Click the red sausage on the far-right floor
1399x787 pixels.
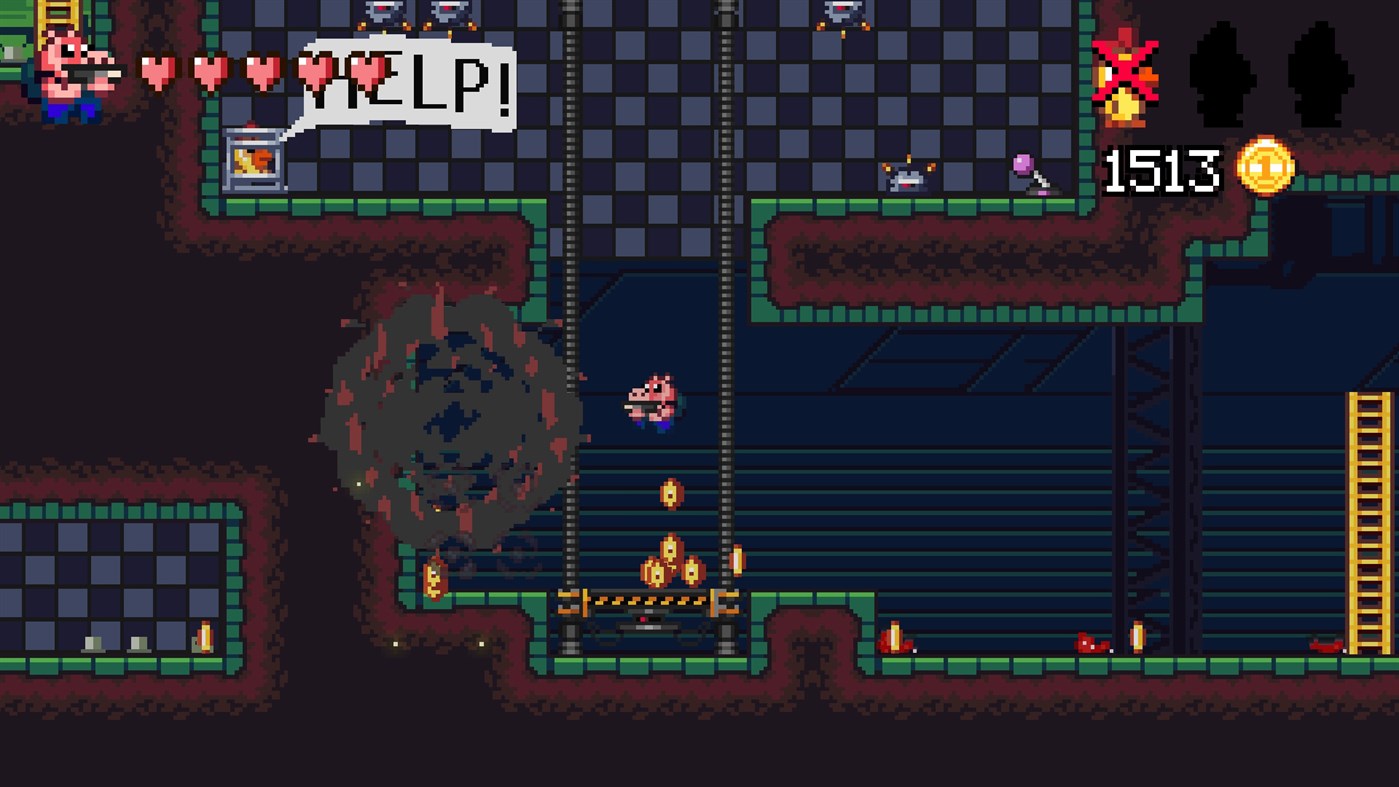1325,648
